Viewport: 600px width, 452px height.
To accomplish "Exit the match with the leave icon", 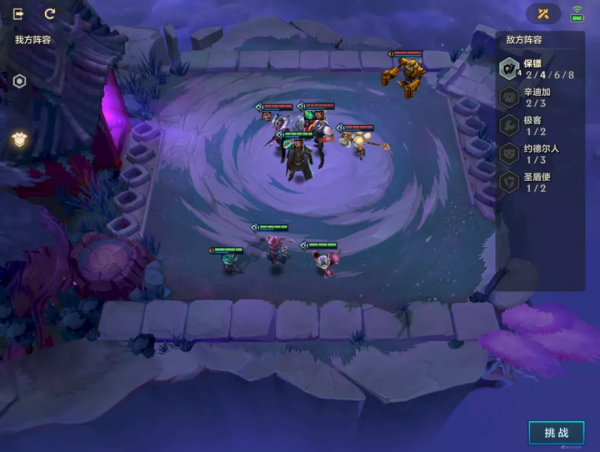I will click(19, 14).
